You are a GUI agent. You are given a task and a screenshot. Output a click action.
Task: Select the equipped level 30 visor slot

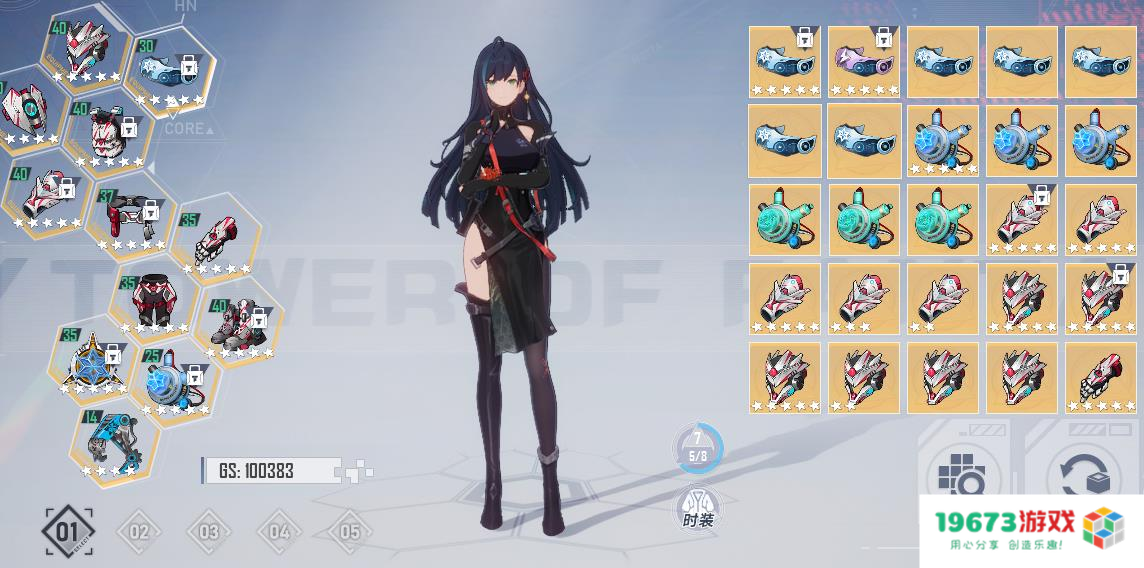170,68
